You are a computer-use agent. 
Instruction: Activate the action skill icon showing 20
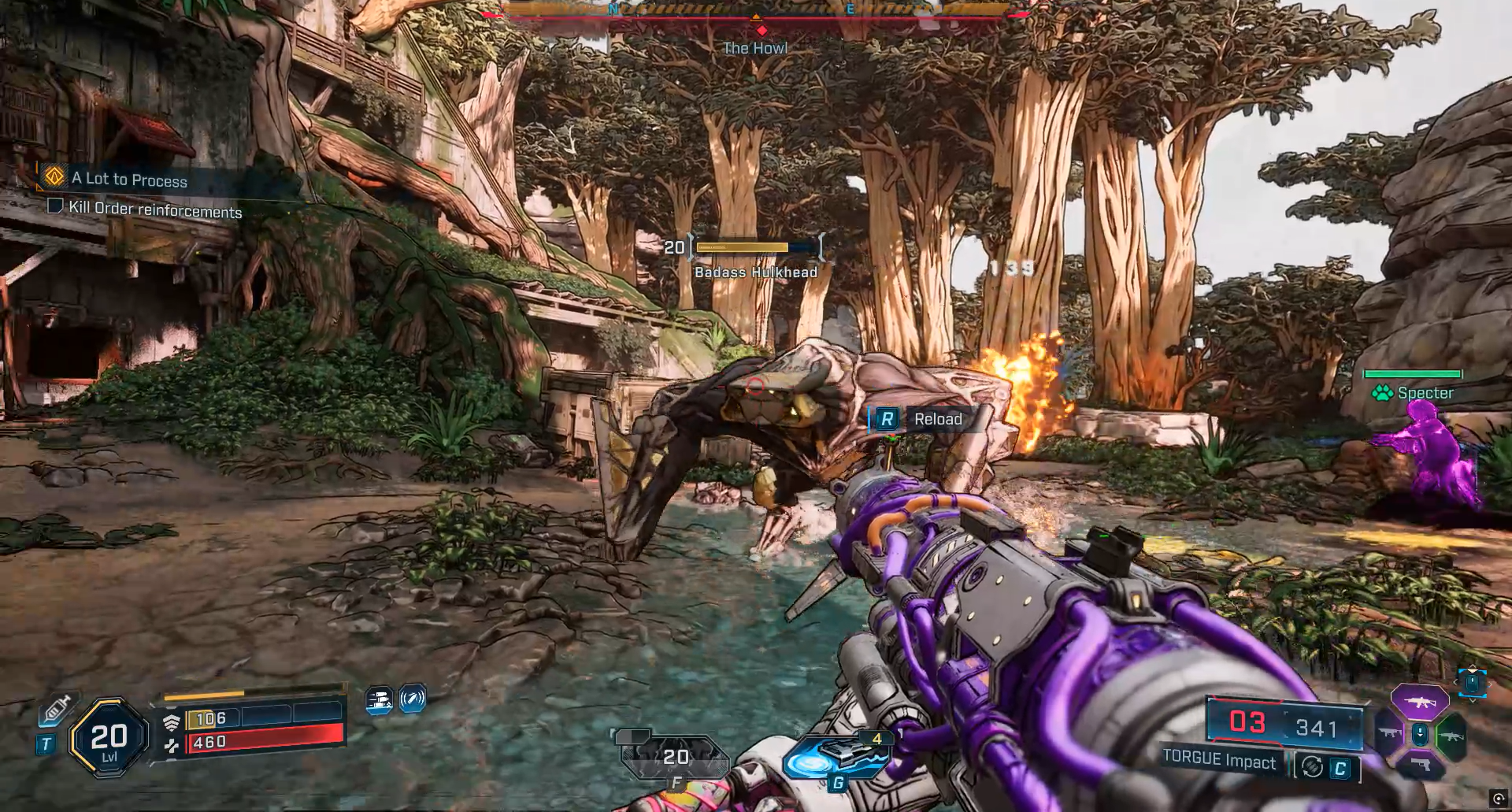point(674,758)
